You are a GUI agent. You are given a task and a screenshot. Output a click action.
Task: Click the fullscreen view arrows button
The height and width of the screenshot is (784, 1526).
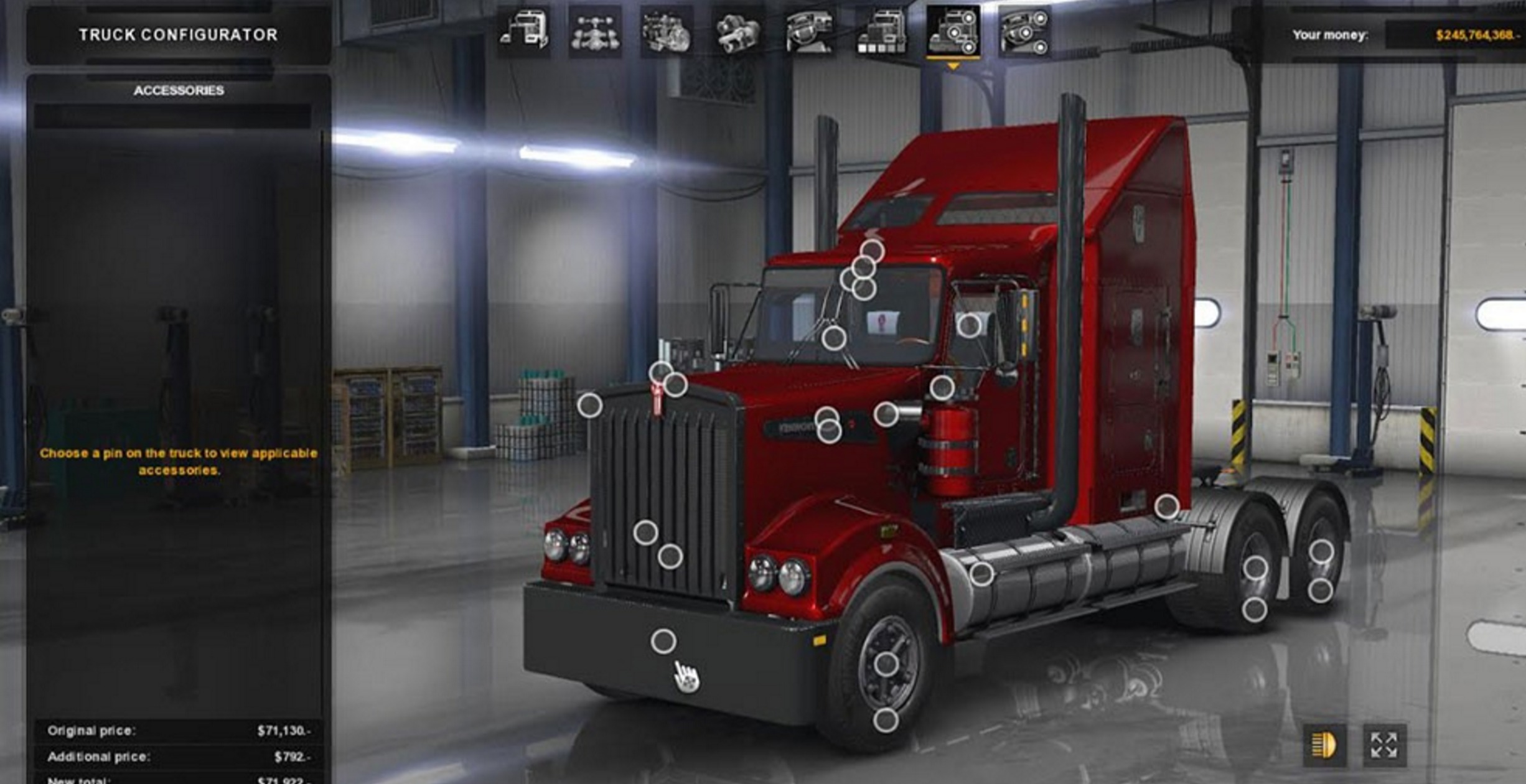(1384, 745)
